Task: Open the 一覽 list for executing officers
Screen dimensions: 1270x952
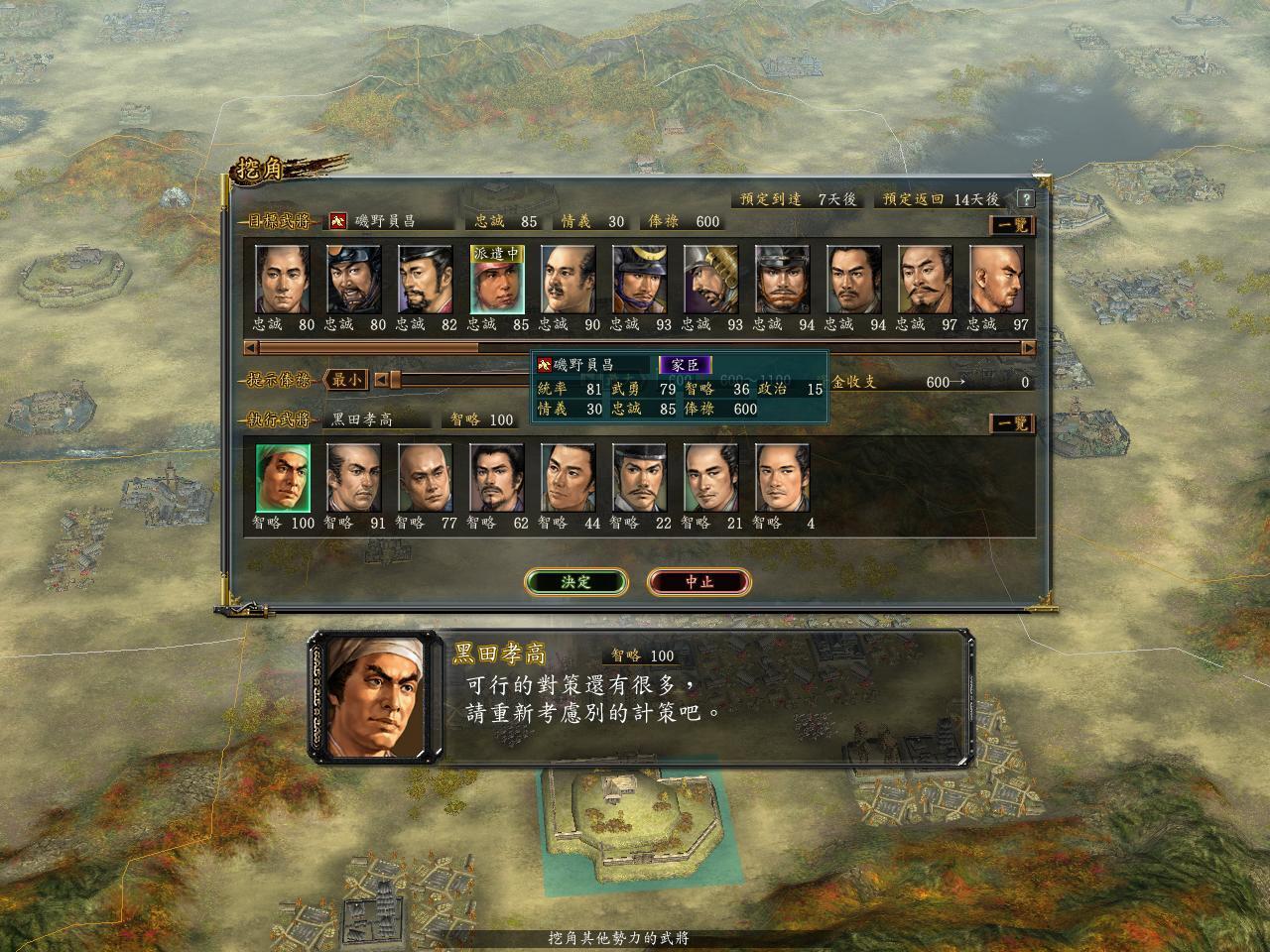Action: [1012, 423]
